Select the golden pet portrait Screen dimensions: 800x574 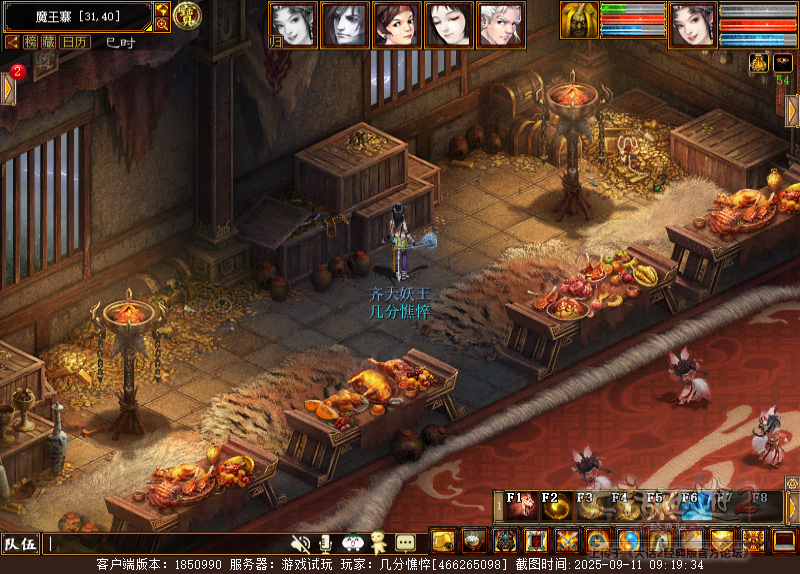(x=579, y=20)
